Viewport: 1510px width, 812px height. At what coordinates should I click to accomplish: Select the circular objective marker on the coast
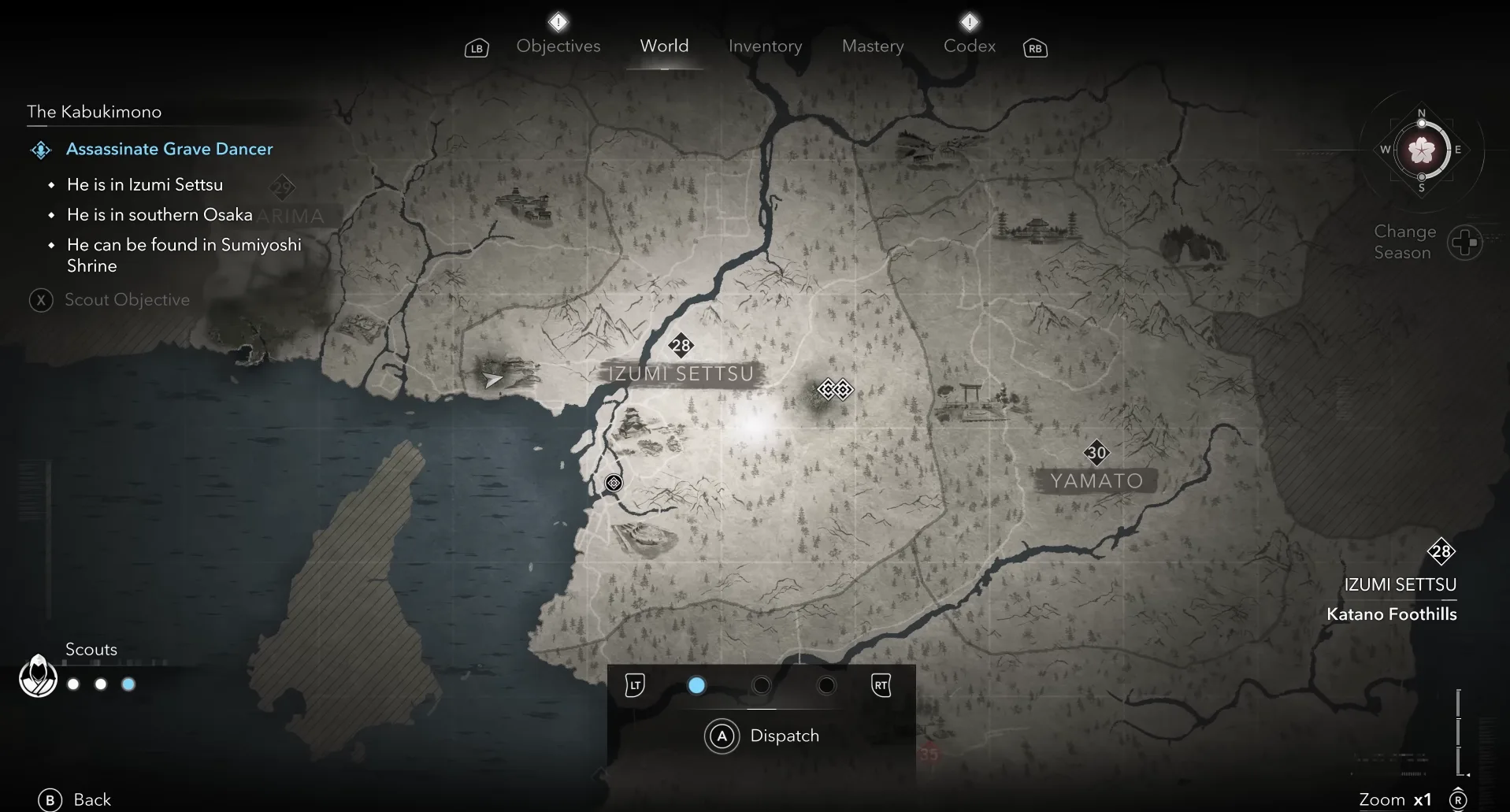tap(614, 483)
